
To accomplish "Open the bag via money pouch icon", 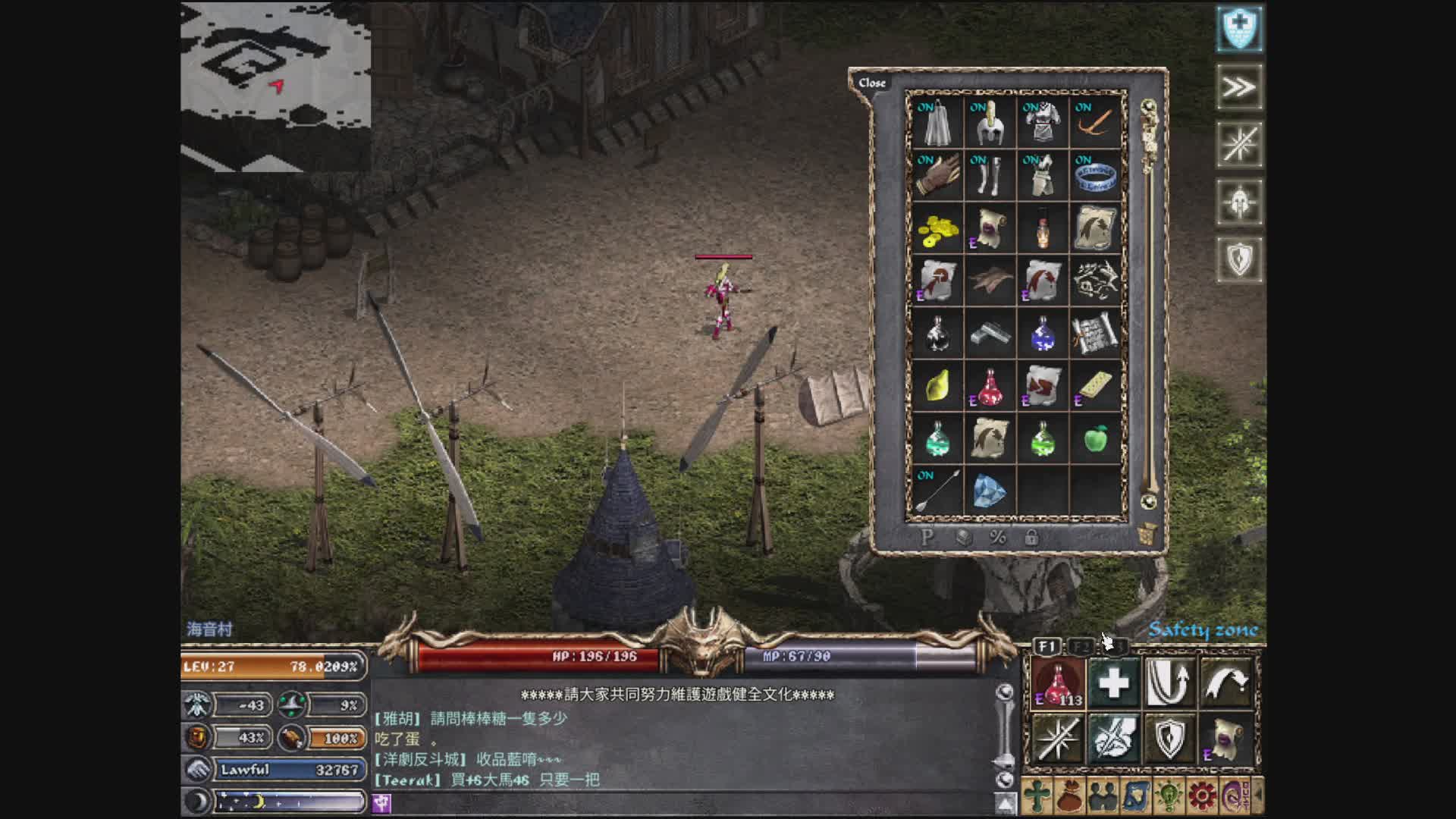I will (x=1070, y=796).
